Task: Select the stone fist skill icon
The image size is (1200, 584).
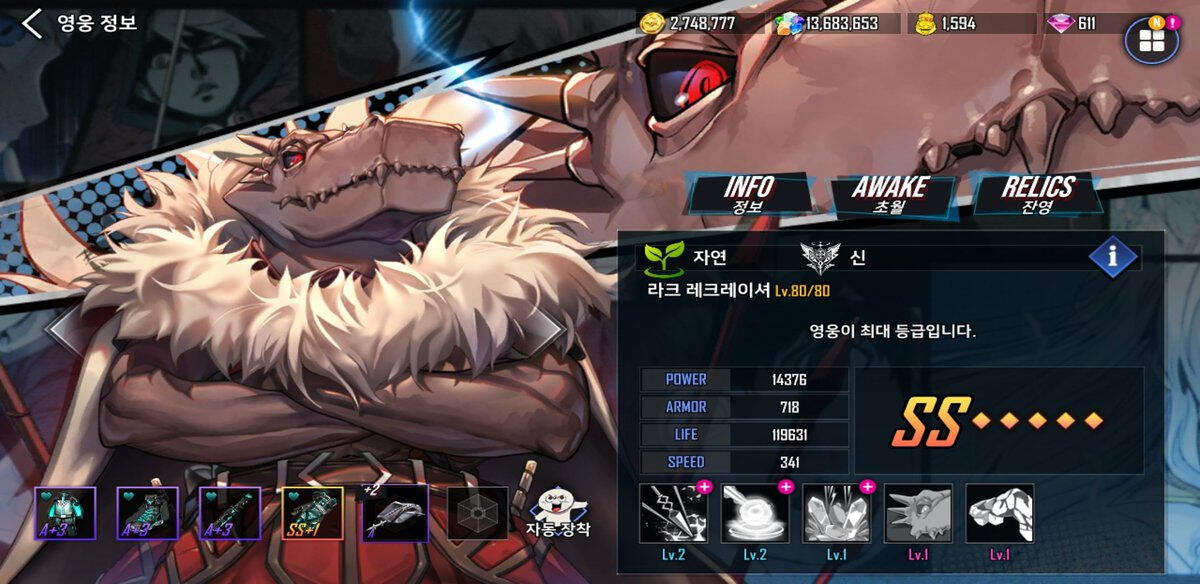Action: click(x=1000, y=514)
